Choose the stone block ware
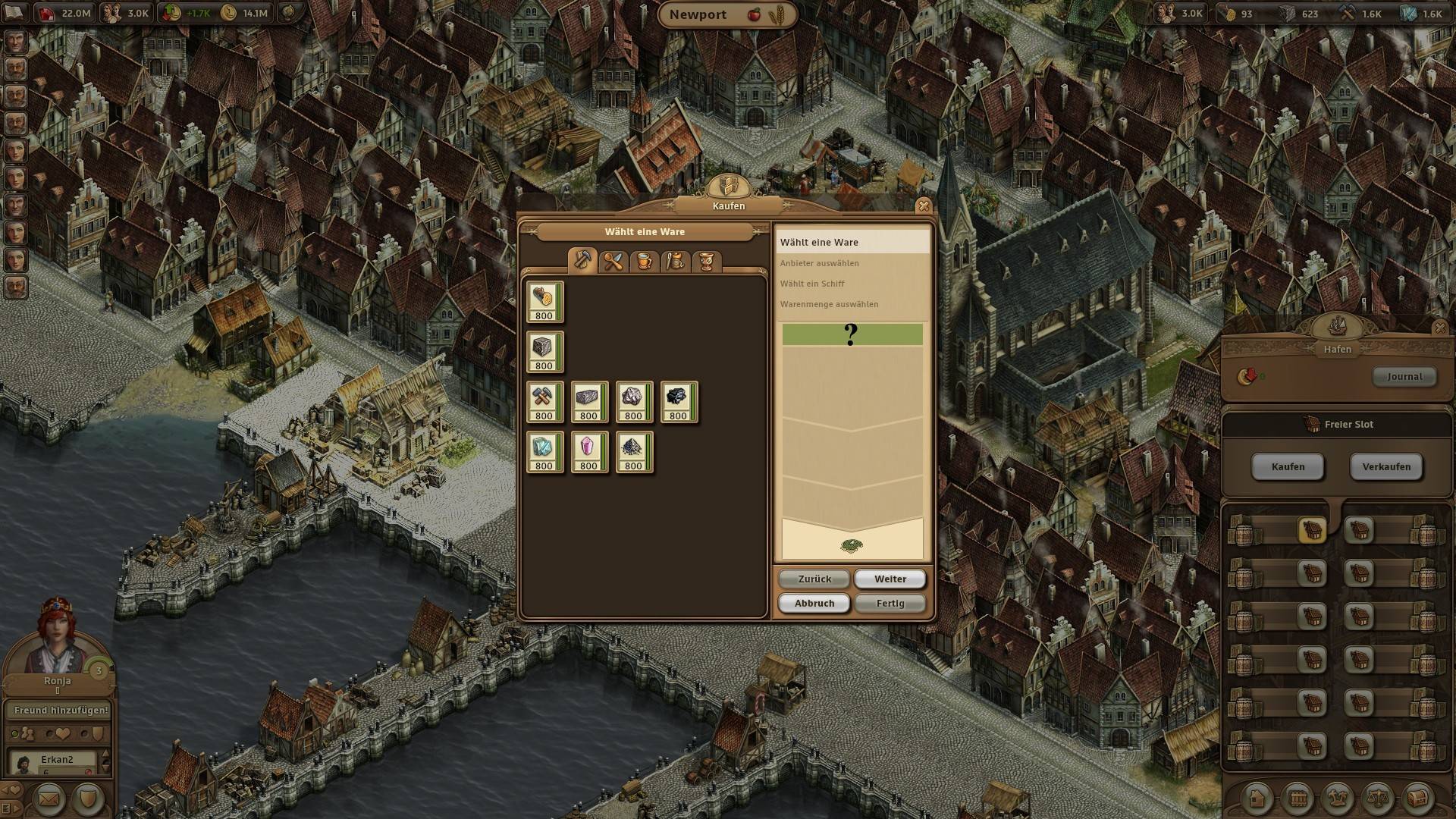Screen dimensions: 1456x819 [x=544, y=351]
